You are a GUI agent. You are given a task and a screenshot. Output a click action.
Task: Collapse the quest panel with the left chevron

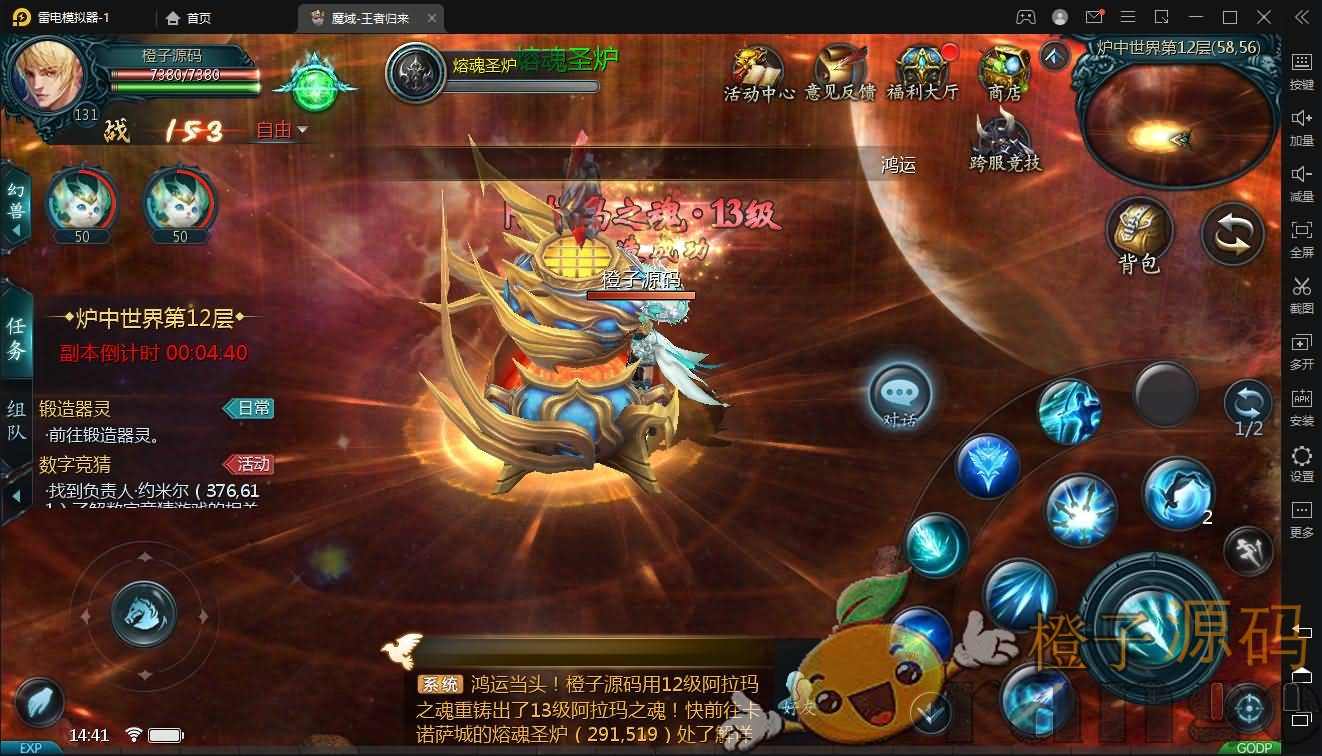point(15,497)
